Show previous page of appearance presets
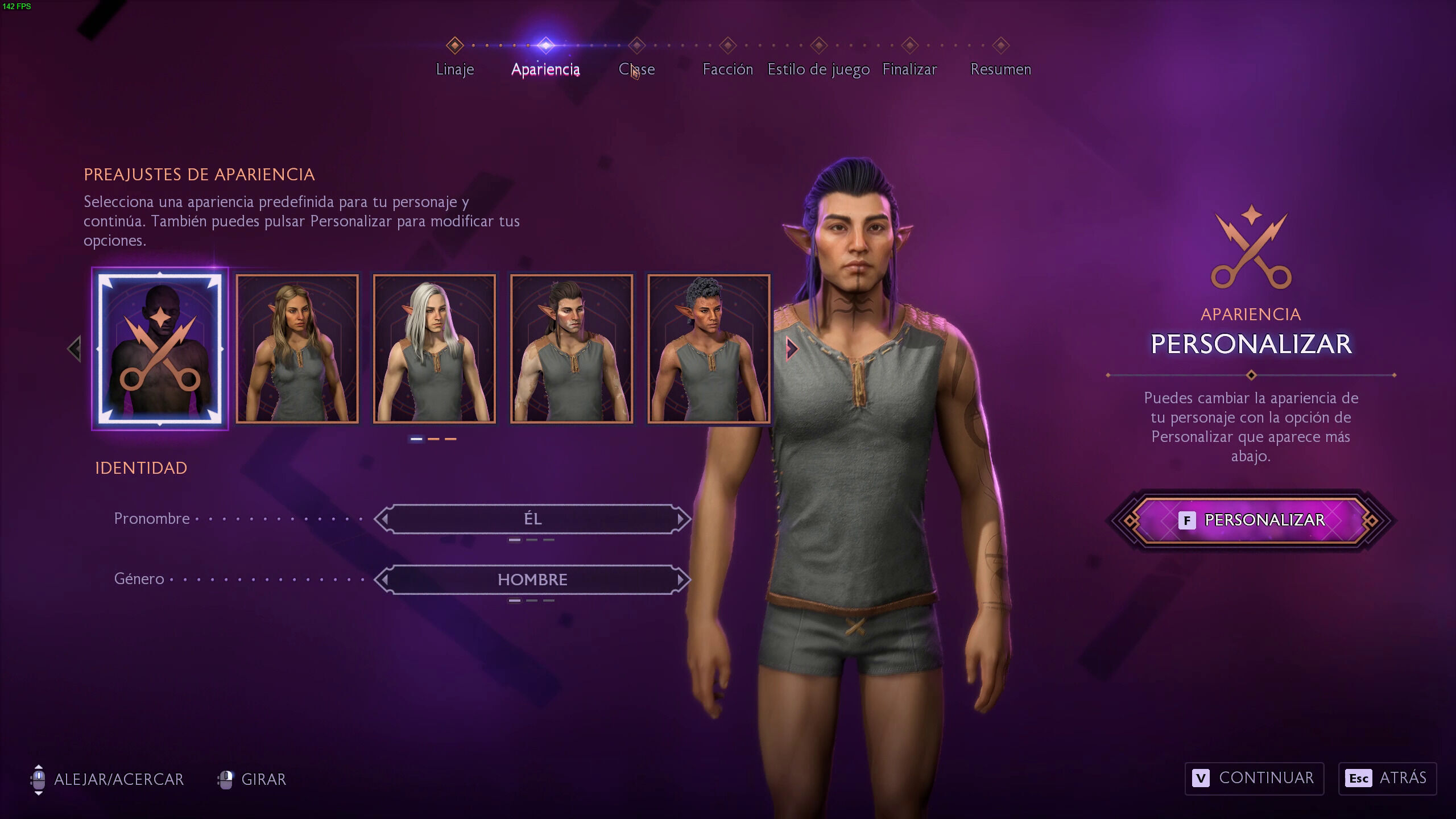Image resolution: width=1456 pixels, height=819 pixels. pos(75,349)
